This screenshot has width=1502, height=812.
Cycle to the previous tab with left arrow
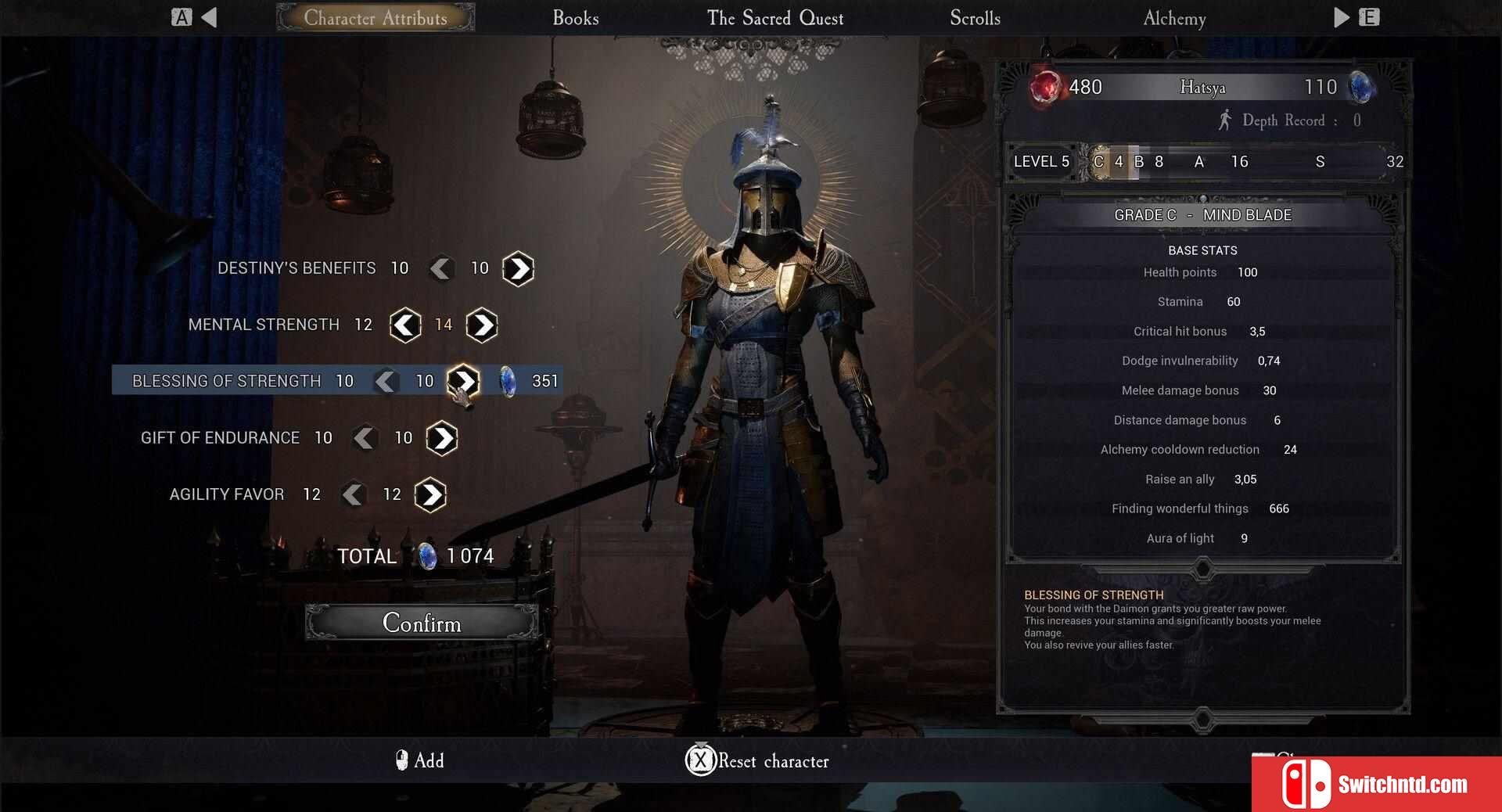[x=208, y=17]
